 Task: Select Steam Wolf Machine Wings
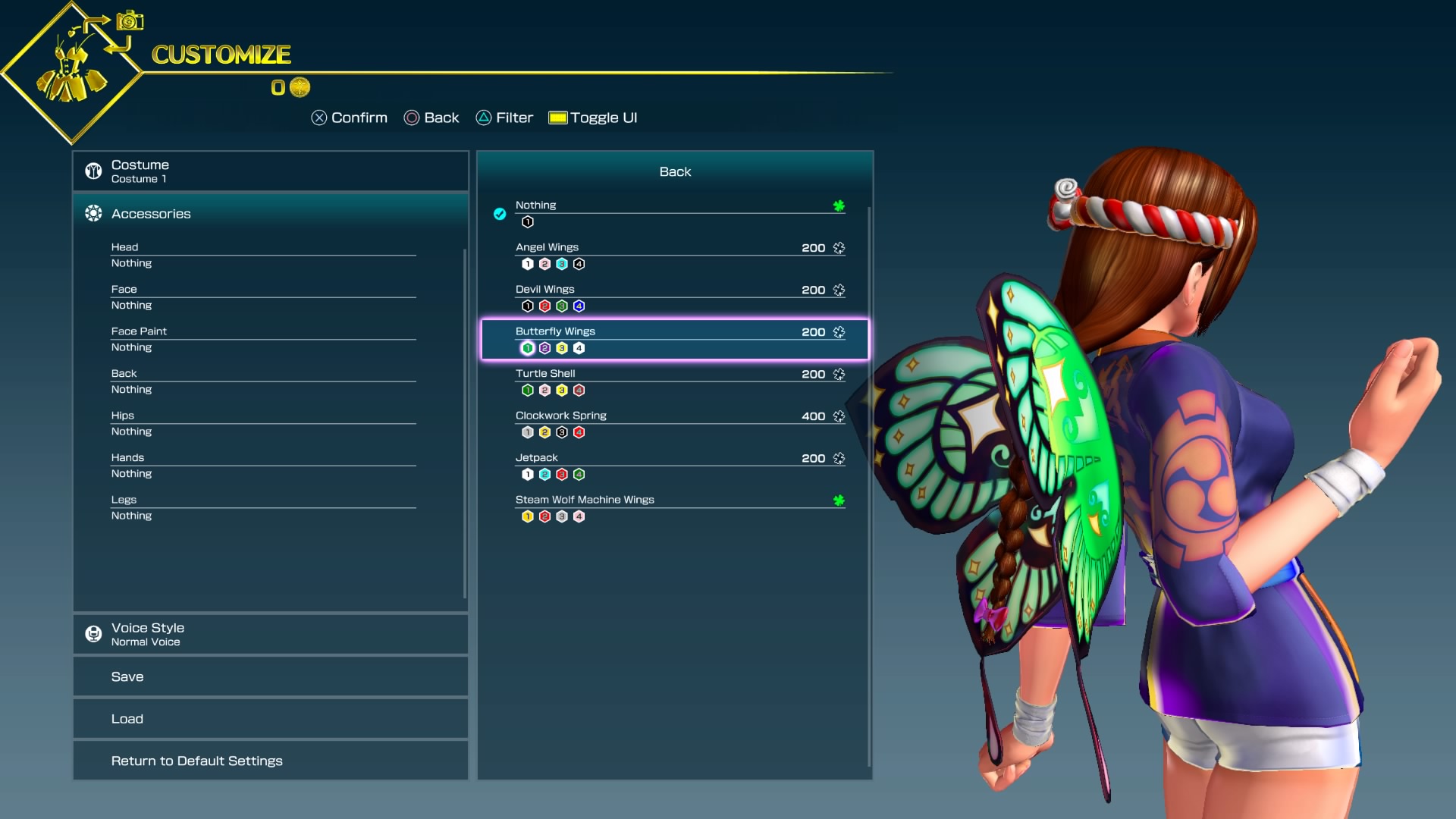click(675, 507)
